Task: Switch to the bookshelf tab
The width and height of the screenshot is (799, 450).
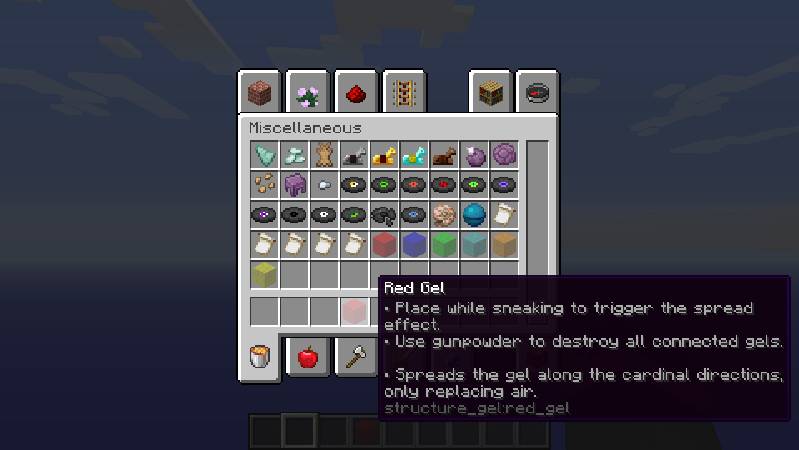Action: tap(491, 93)
